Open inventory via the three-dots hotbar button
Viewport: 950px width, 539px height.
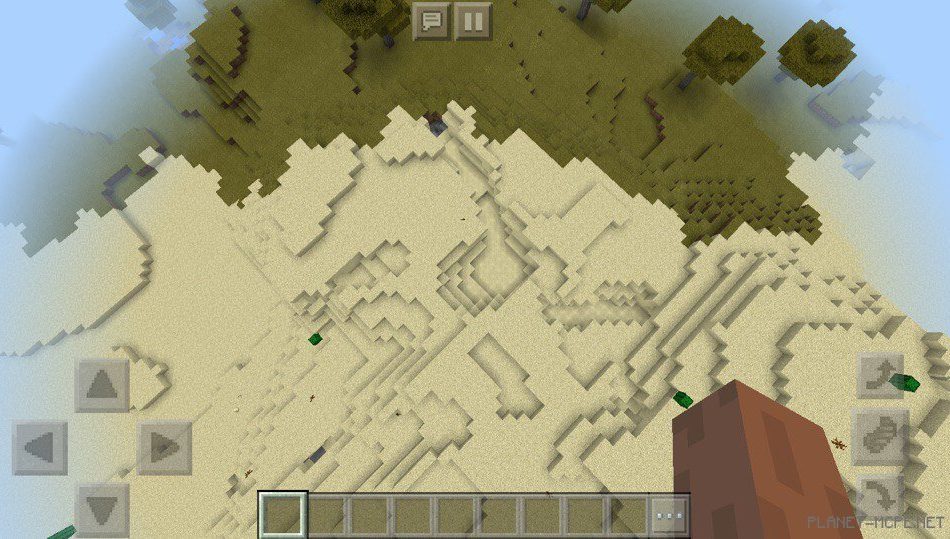[670, 514]
